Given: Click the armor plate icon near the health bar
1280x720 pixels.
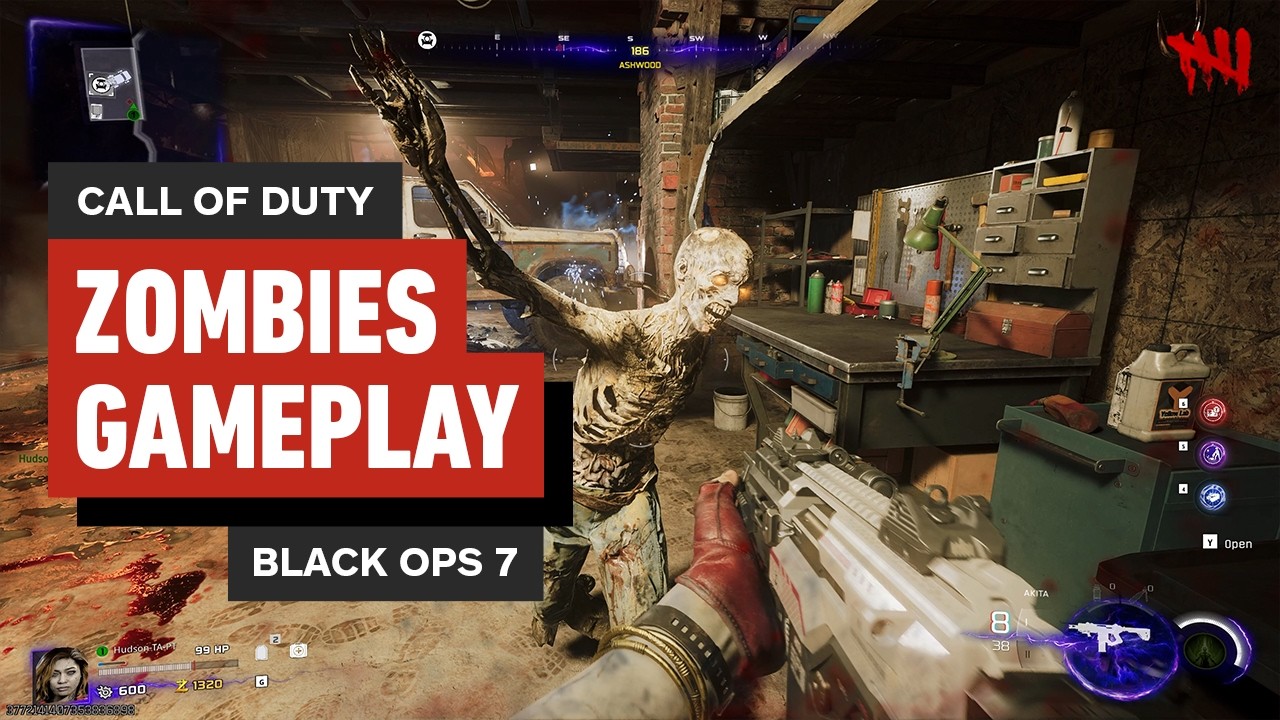Looking at the screenshot, I should [x=261, y=652].
